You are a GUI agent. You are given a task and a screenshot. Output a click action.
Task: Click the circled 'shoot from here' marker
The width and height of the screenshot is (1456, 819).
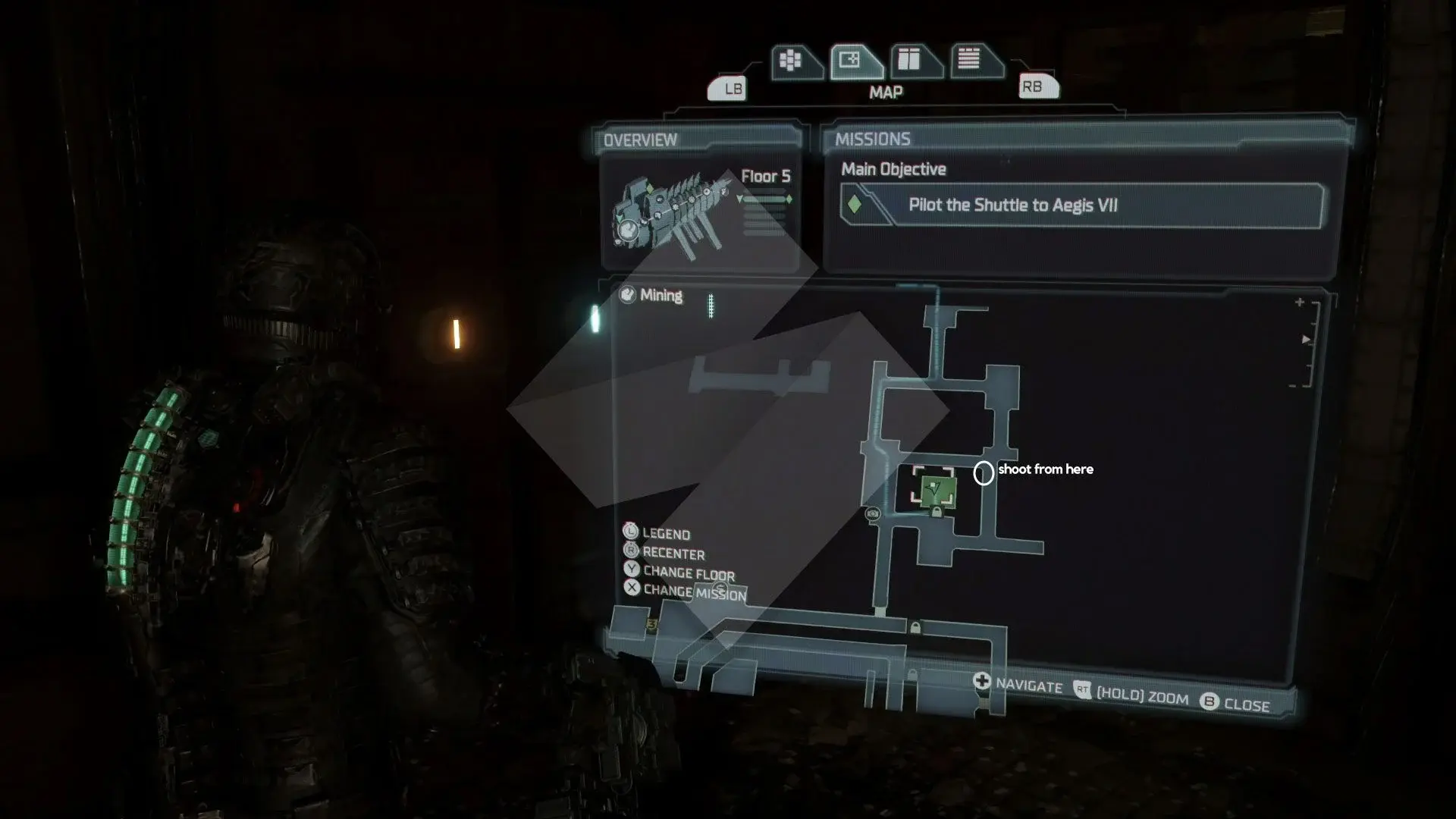[984, 473]
